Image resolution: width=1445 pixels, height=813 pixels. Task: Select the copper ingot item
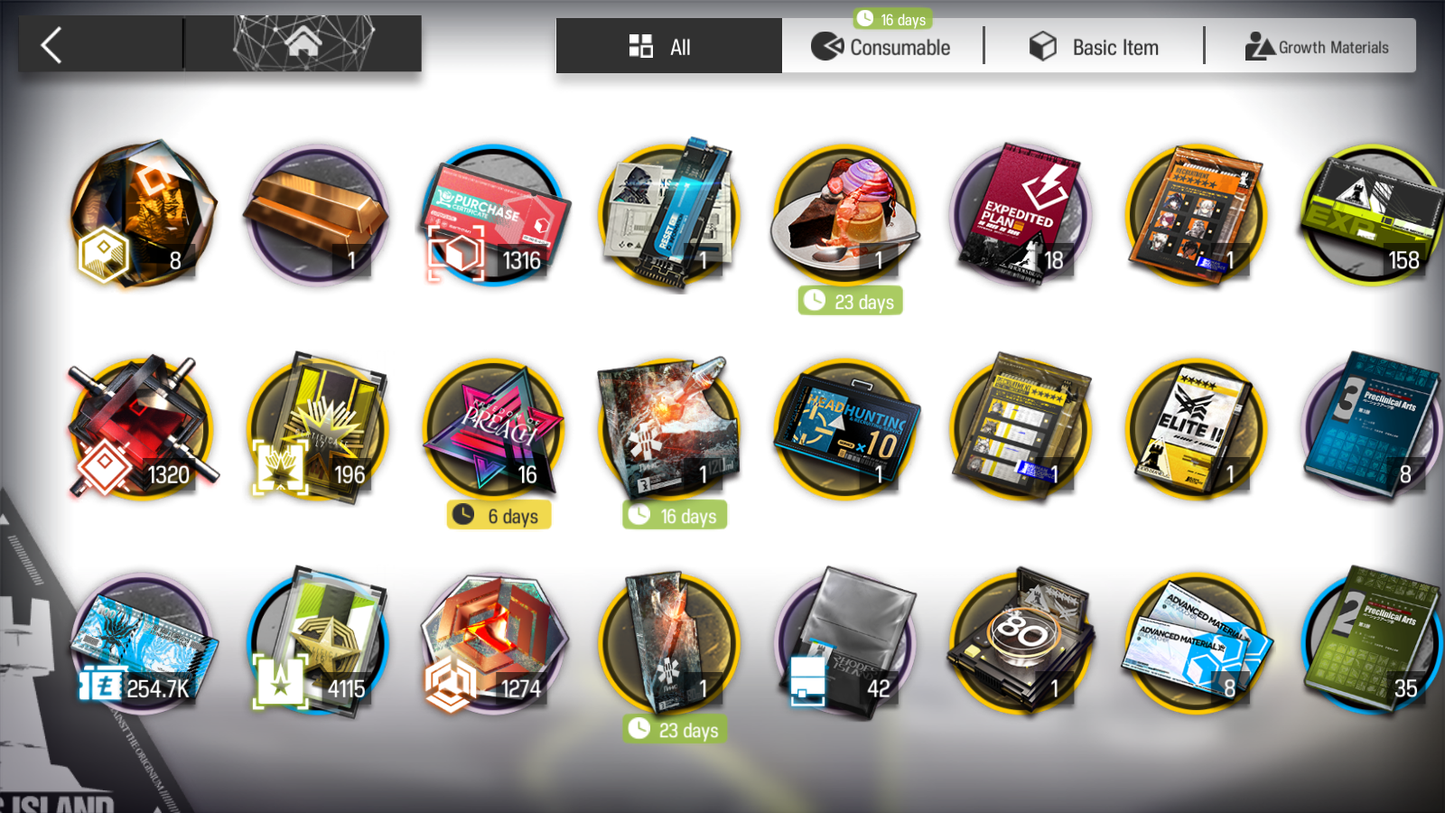click(x=317, y=215)
